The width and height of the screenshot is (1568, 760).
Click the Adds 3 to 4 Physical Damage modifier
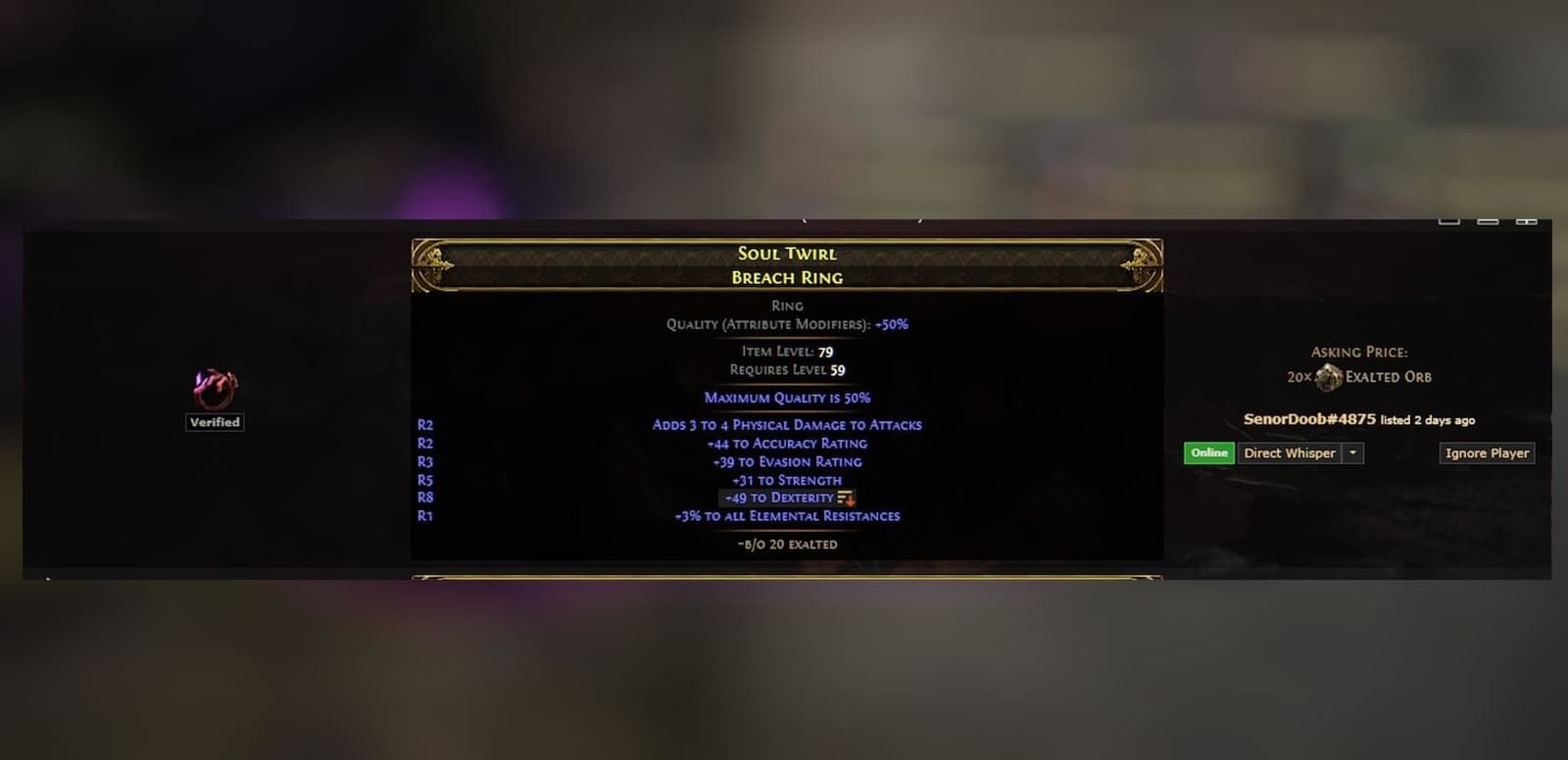pos(787,424)
